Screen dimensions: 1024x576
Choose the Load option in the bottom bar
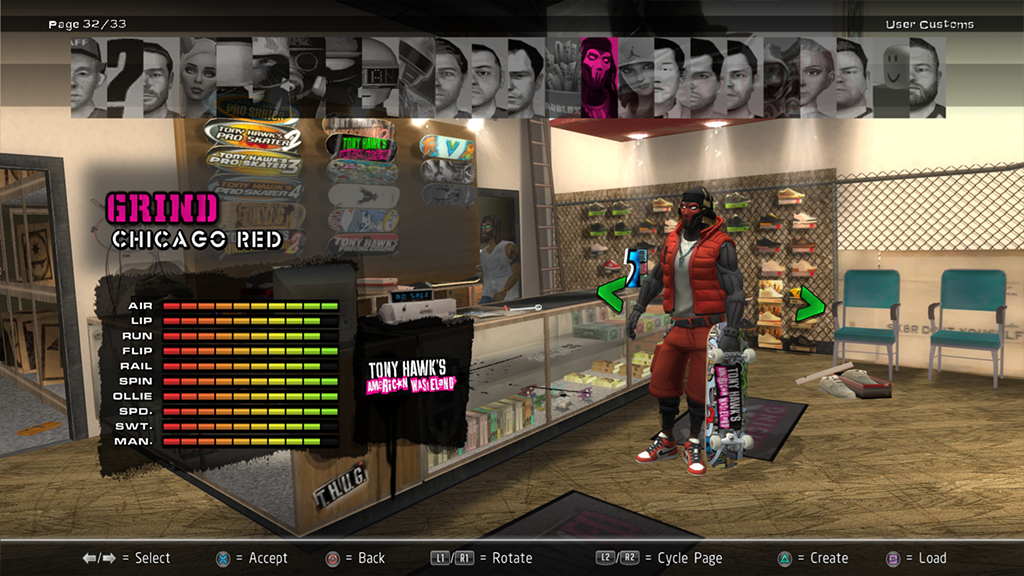pos(919,558)
